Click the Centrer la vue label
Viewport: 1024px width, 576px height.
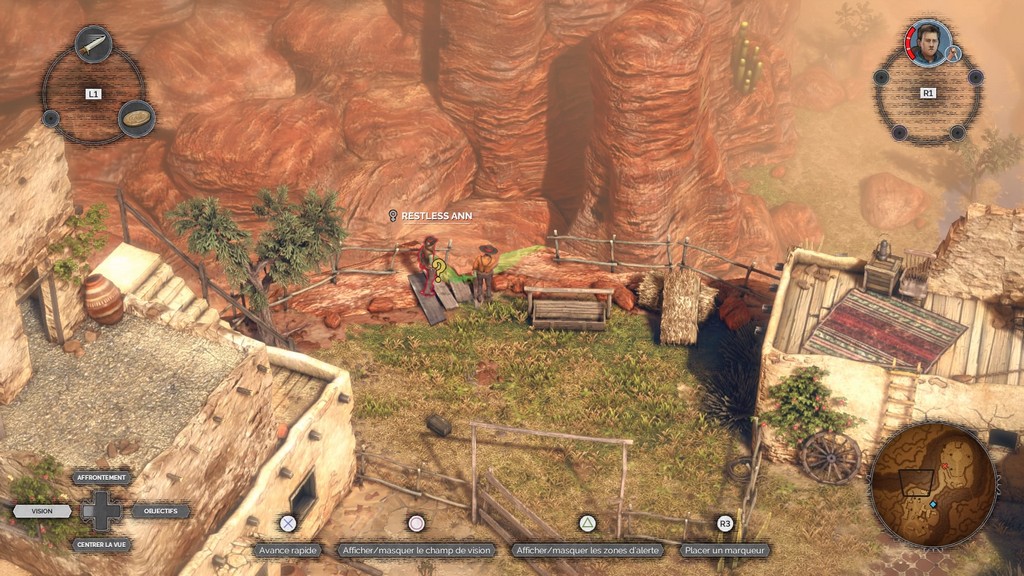tap(102, 545)
